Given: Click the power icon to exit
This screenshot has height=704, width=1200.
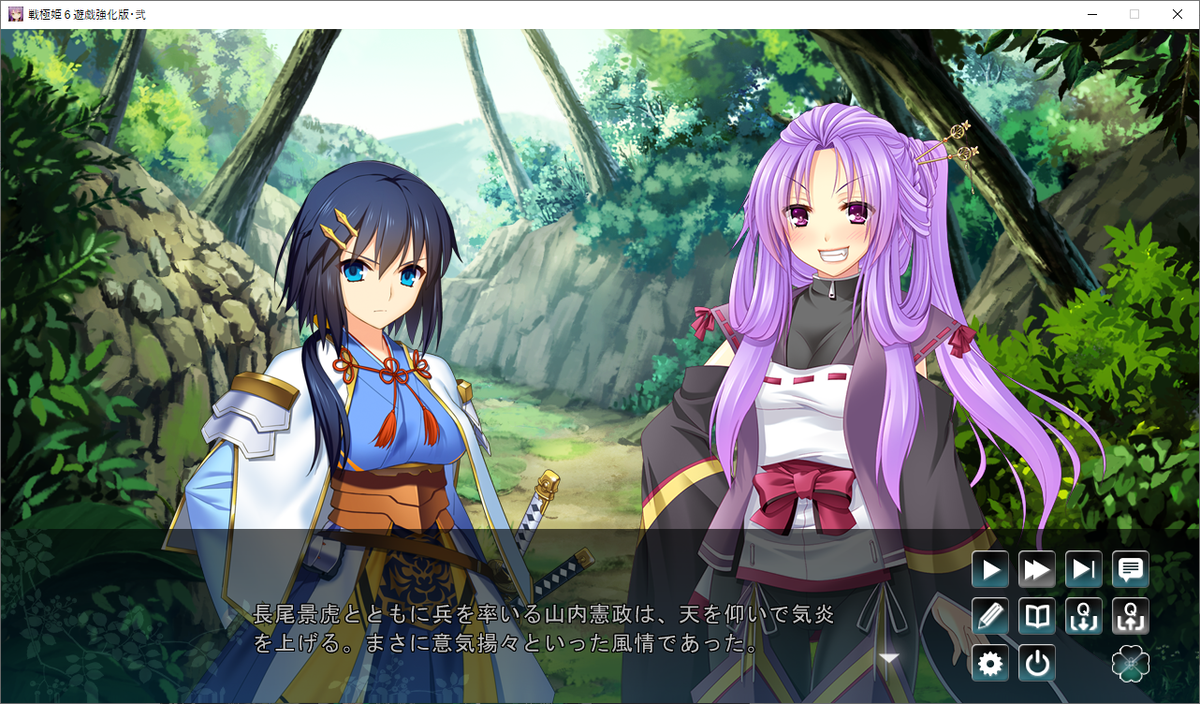Looking at the screenshot, I should [1037, 663].
